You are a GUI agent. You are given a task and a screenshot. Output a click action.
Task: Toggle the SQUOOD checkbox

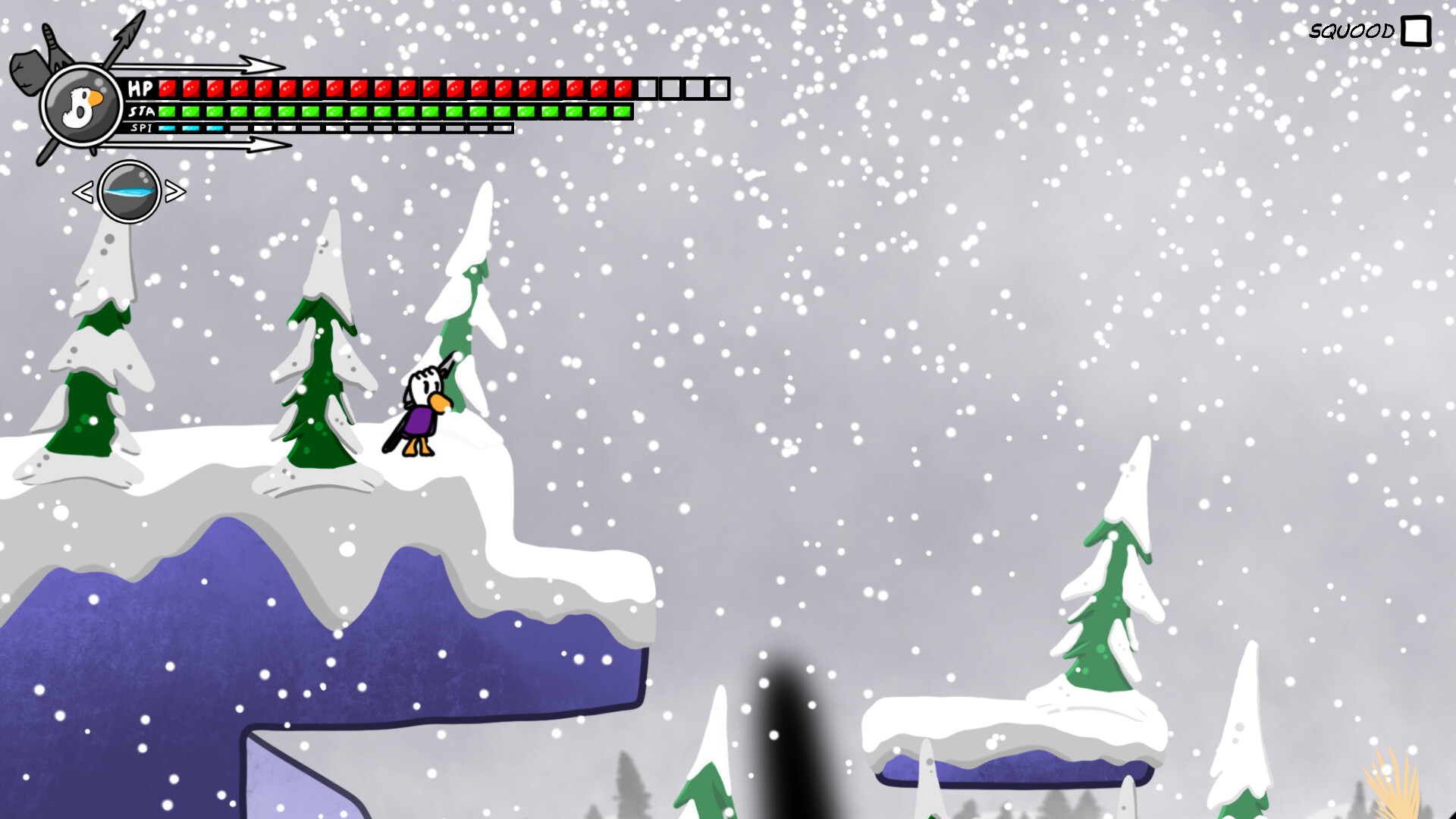tap(1417, 32)
